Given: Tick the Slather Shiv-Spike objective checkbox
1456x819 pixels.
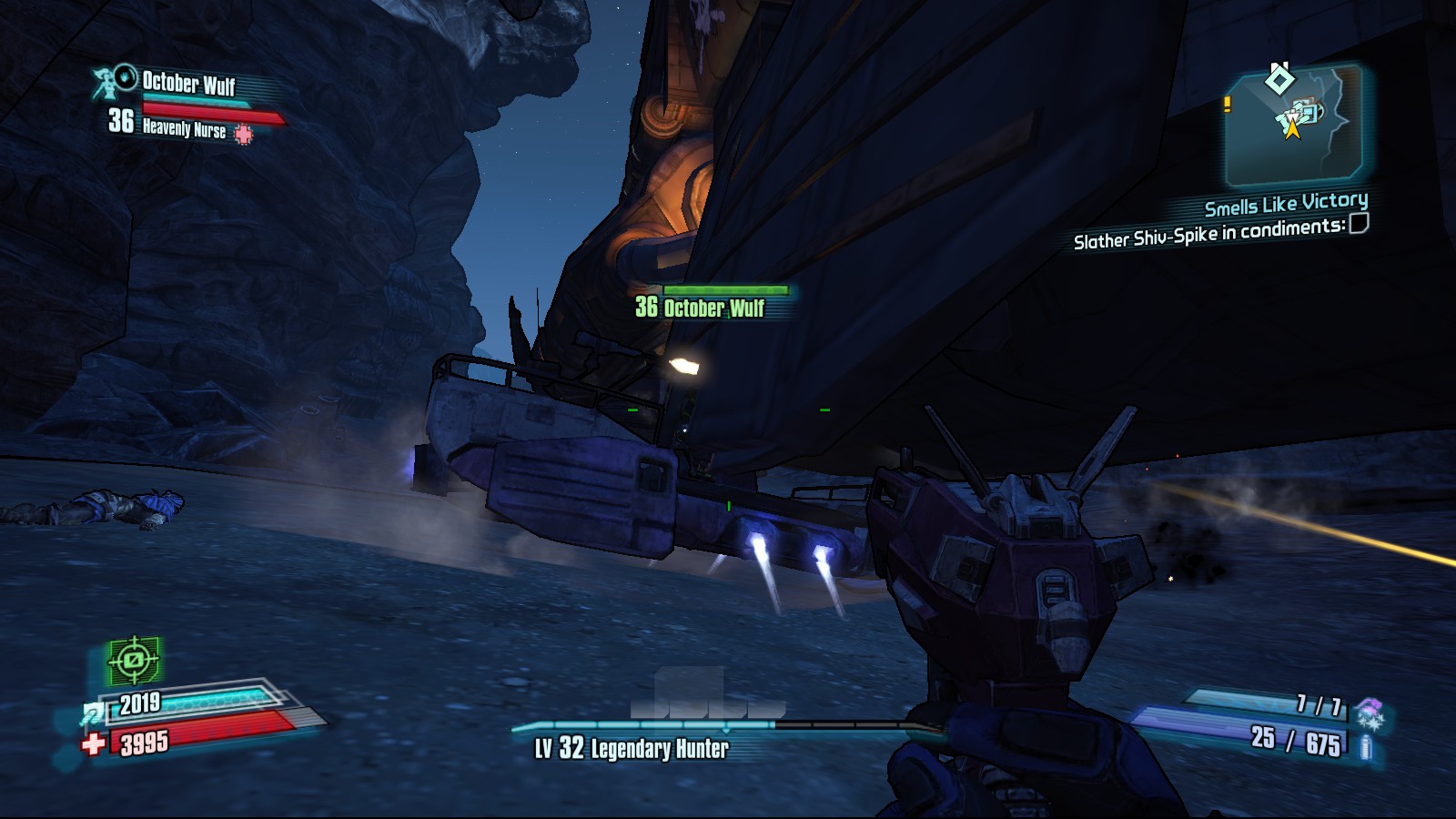Looking at the screenshot, I should (x=1358, y=224).
